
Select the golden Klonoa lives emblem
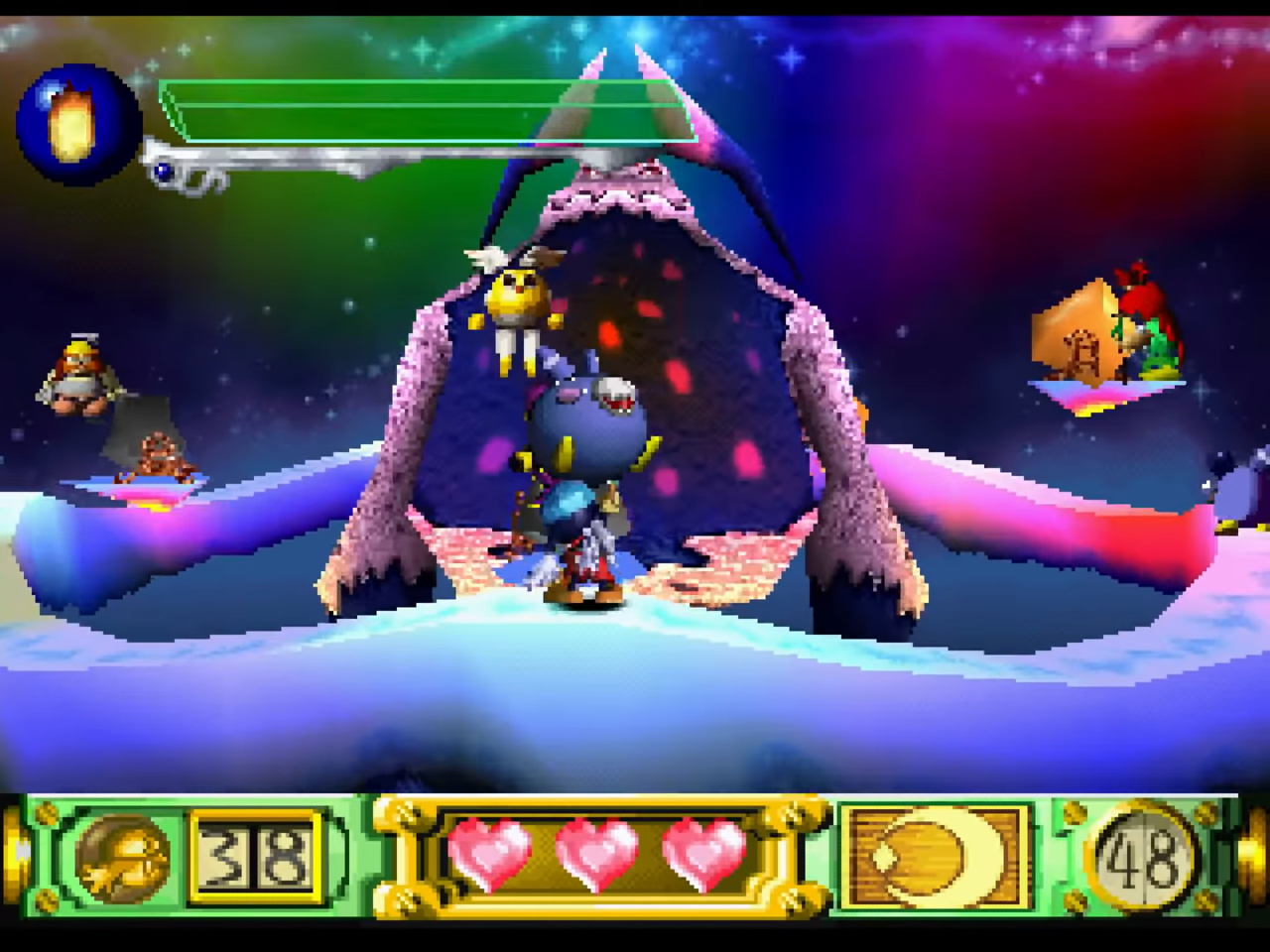(123, 856)
